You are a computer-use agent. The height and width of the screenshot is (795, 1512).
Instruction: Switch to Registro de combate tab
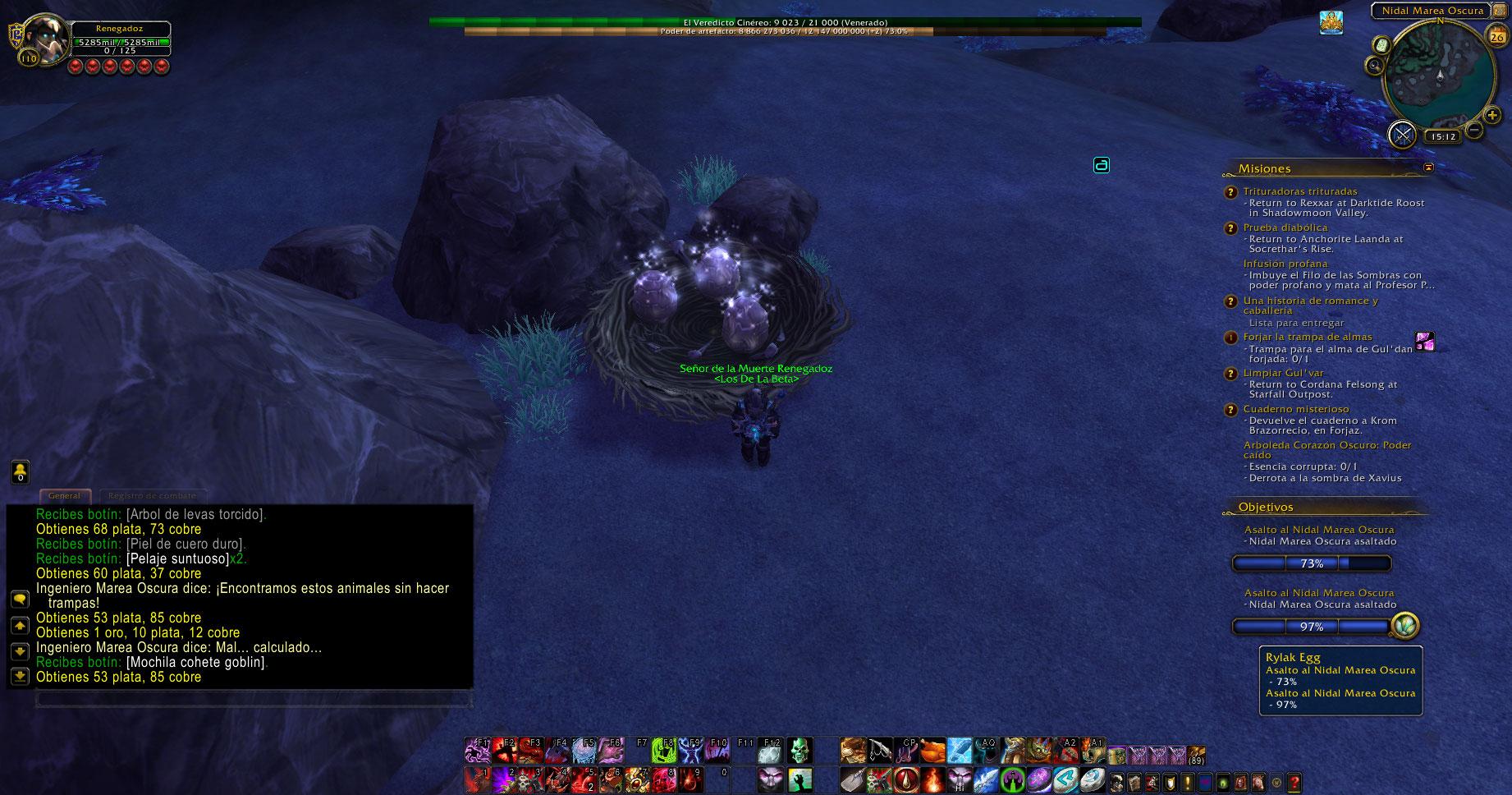152,496
